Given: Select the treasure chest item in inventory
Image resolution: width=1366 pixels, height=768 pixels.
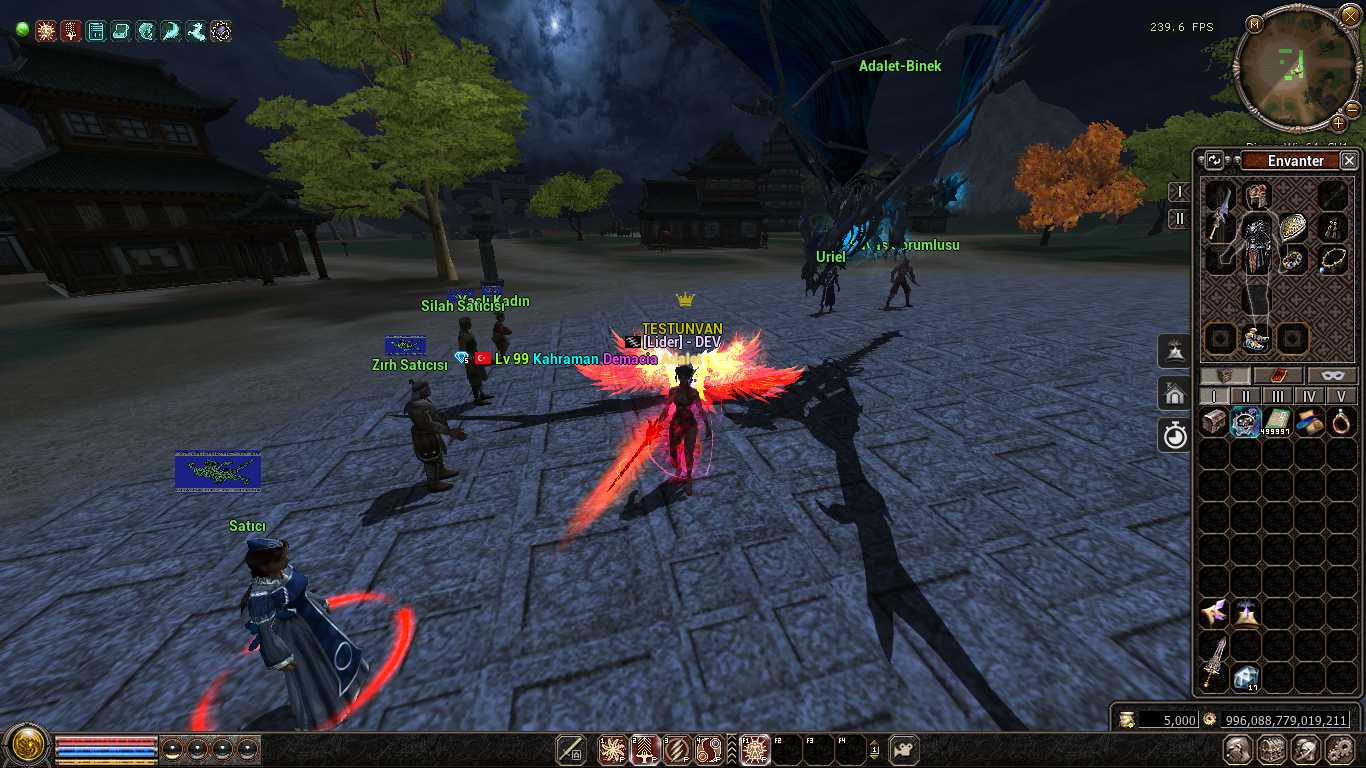Looking at the screenshot, I should [x=1214, y=422].
